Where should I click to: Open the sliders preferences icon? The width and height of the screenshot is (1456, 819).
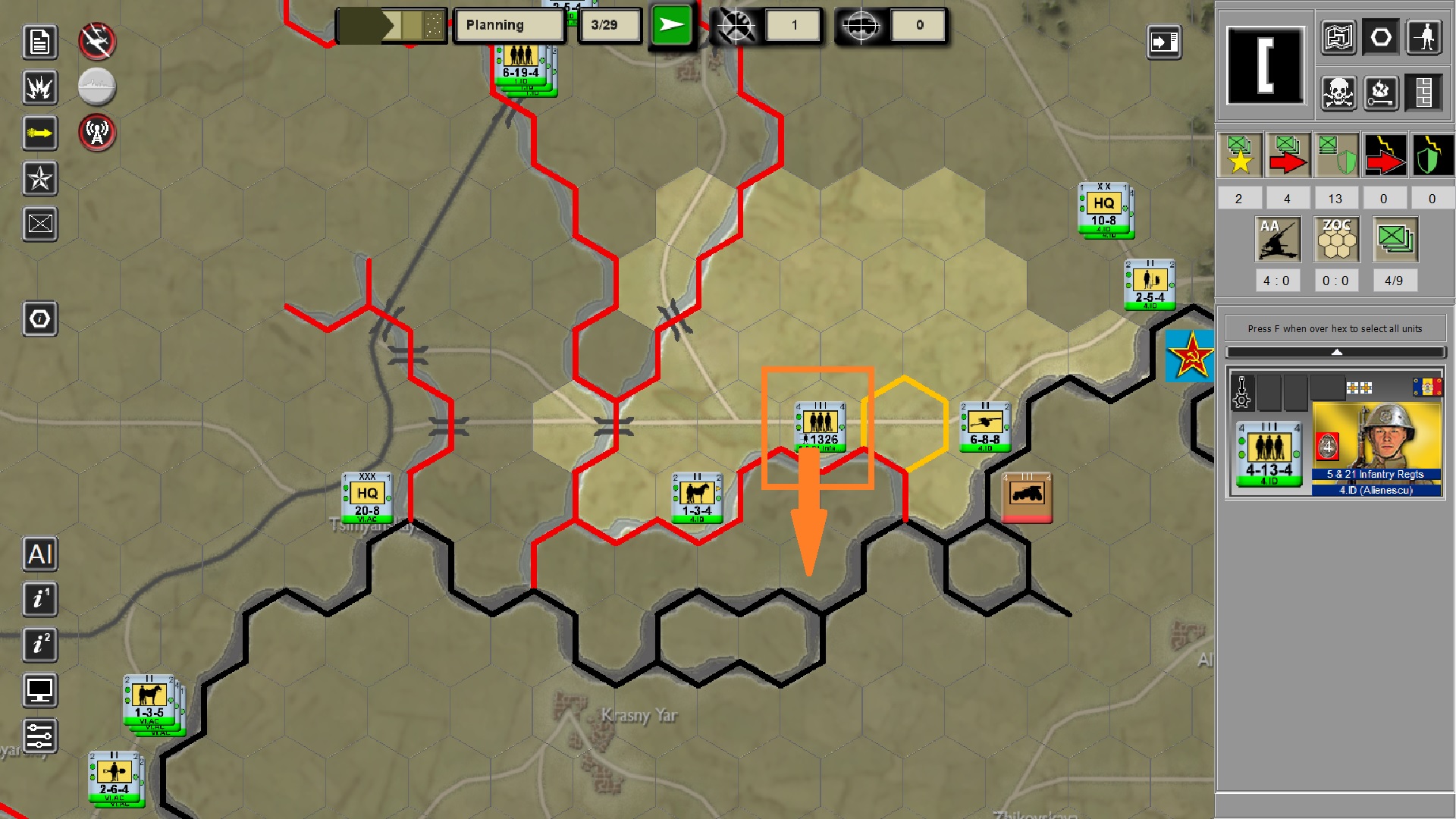pos(39,736)
